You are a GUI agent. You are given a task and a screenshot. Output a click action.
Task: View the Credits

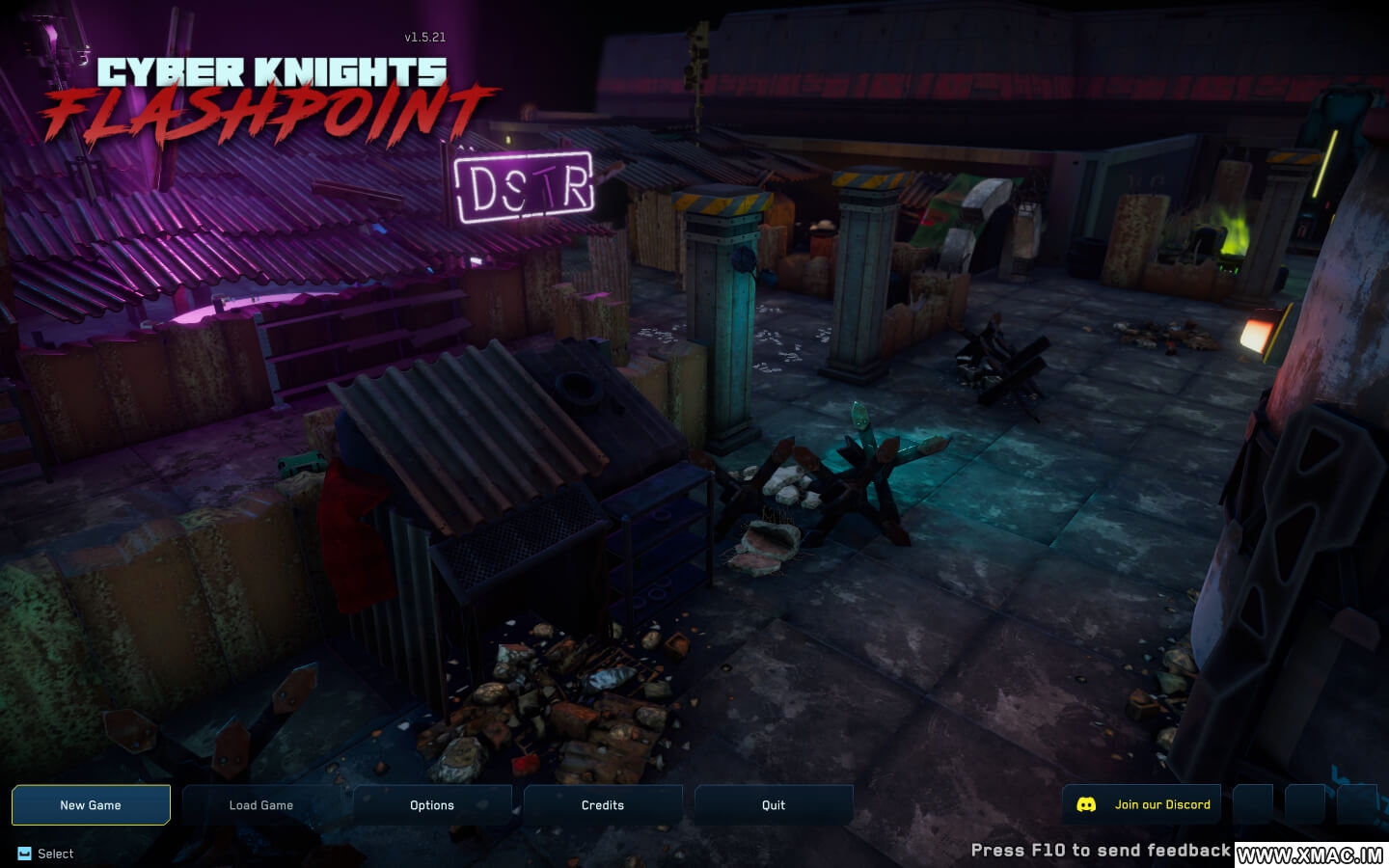point(603,805)
